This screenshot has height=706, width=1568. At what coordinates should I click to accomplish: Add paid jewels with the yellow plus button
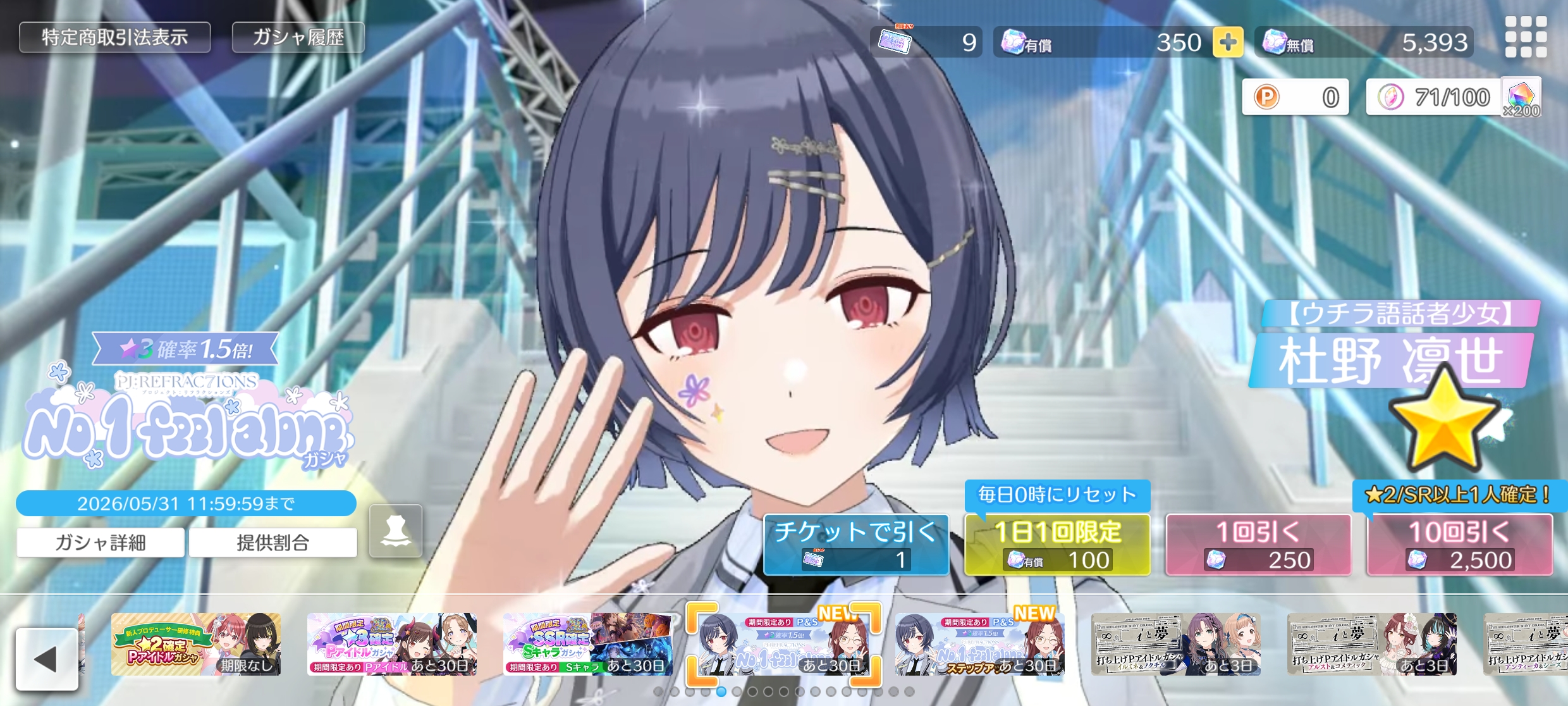(x=1227, y=42)
